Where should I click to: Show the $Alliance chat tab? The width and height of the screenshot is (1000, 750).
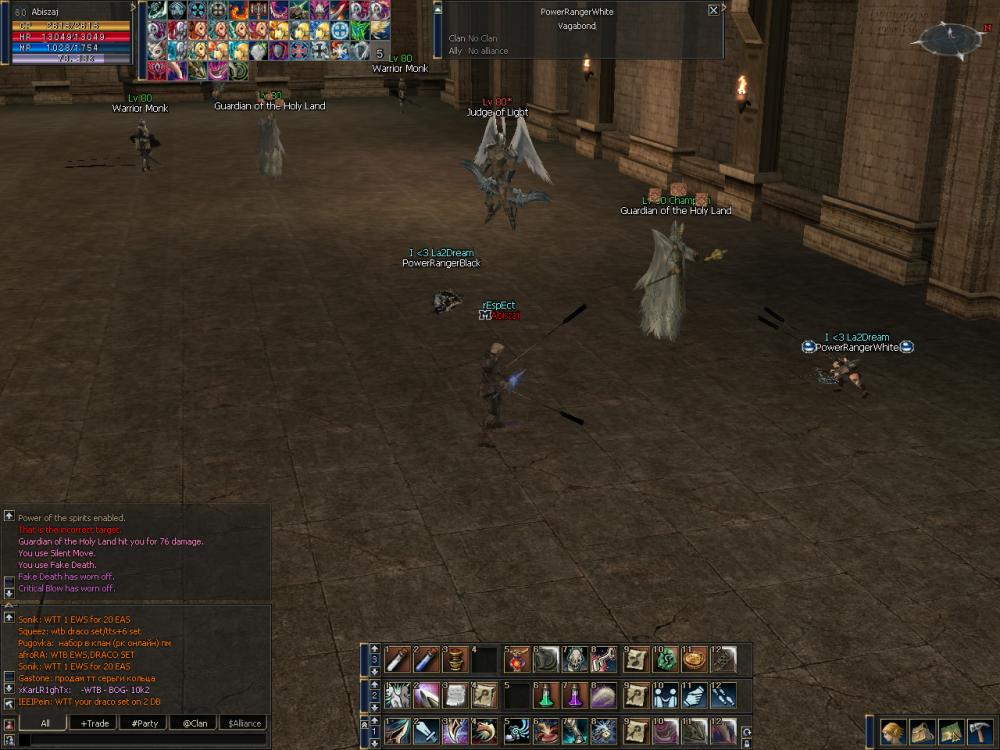click(x=244, y=723)
